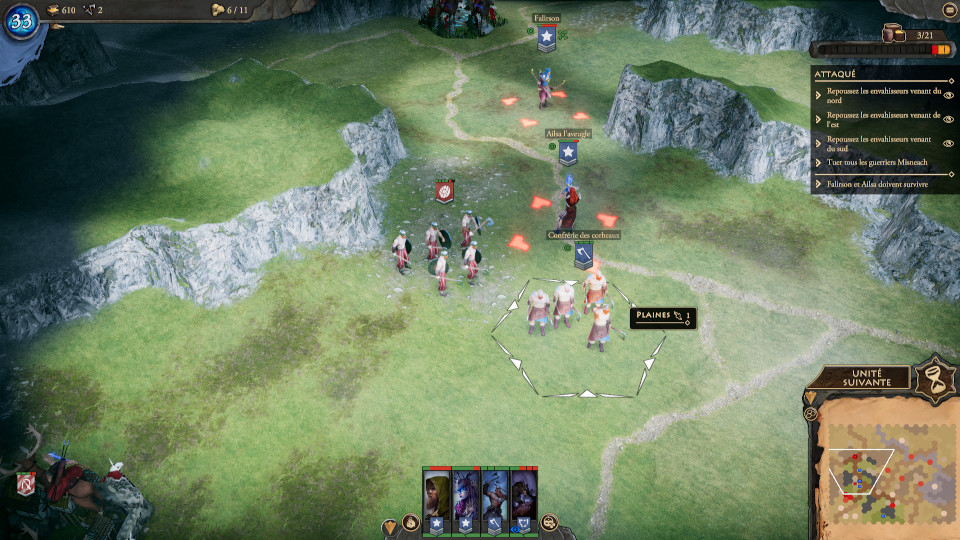Select the Confrérie des corbeaux unit banner
960x540 pixels.
coord(584,256)
